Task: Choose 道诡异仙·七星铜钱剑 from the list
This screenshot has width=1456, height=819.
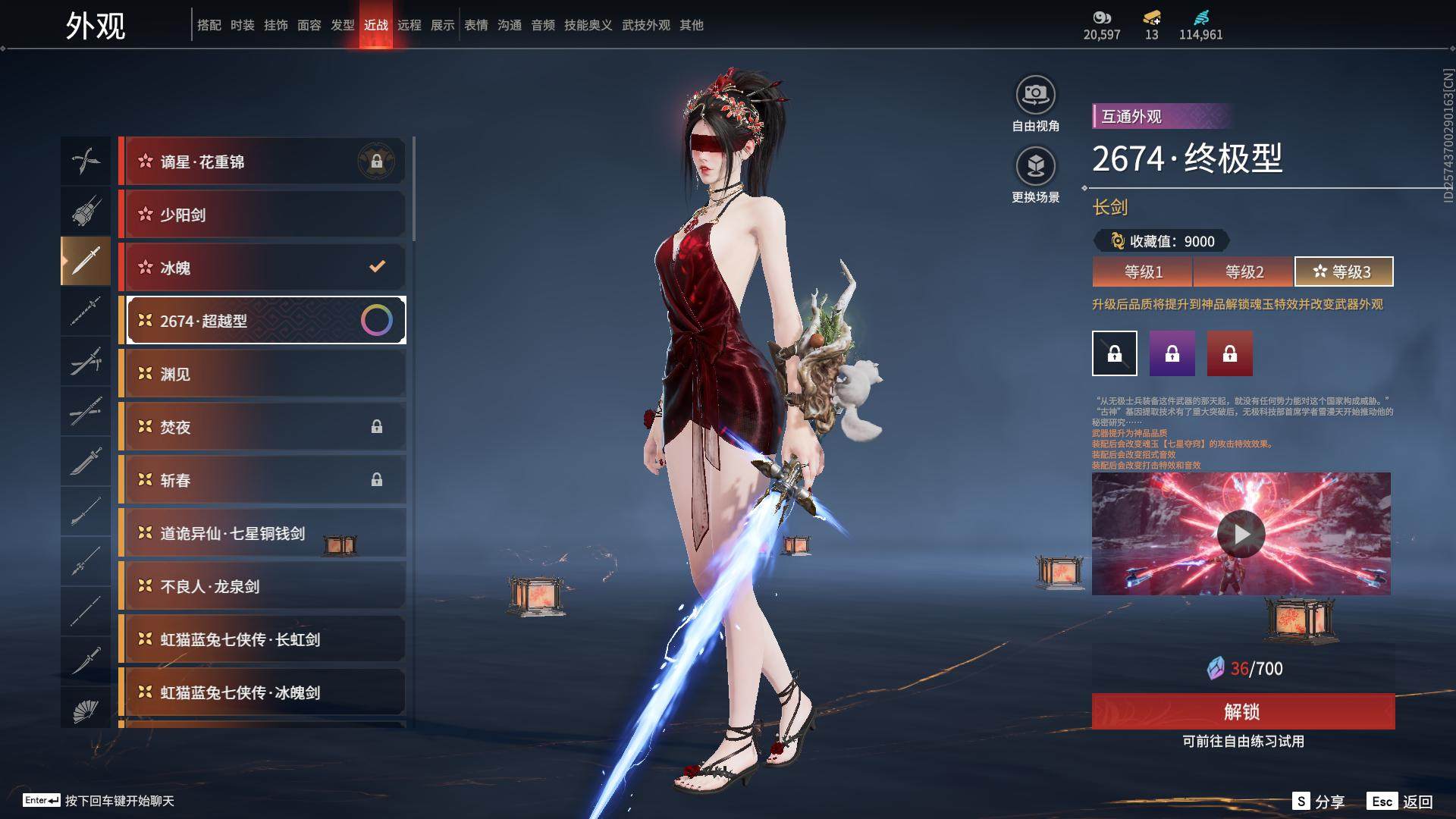Action: [262, 533]
